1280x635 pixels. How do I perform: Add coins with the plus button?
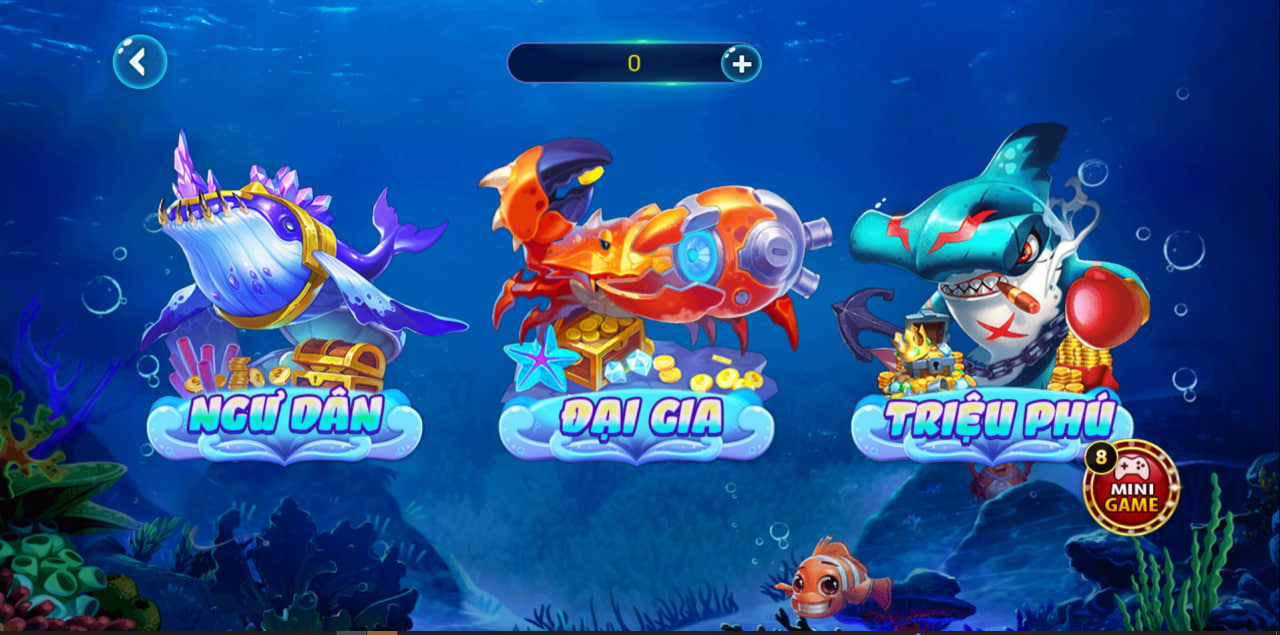pyautogui.click(x=741, y=63)
